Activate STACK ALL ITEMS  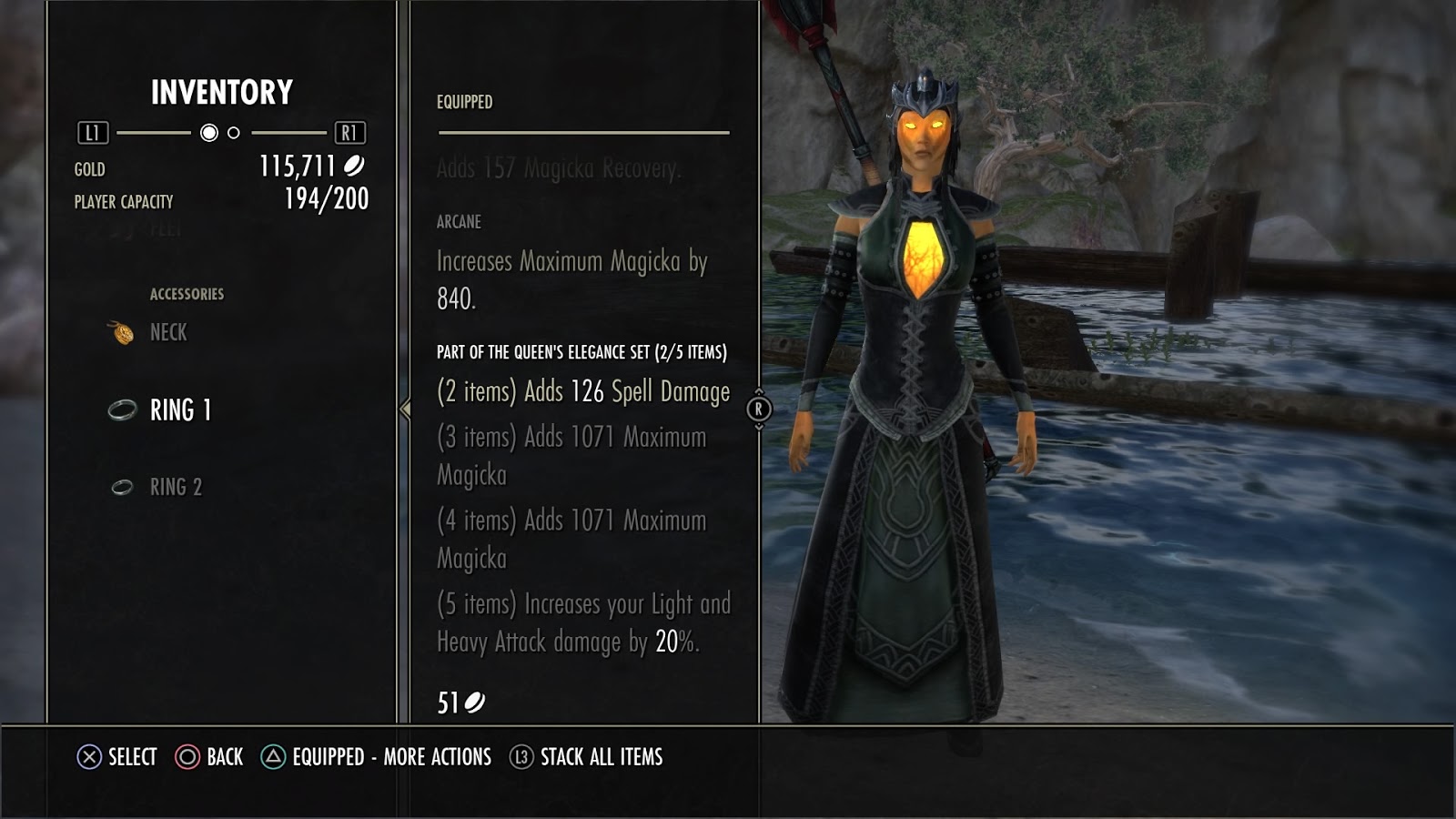click(x=602, y=755)
